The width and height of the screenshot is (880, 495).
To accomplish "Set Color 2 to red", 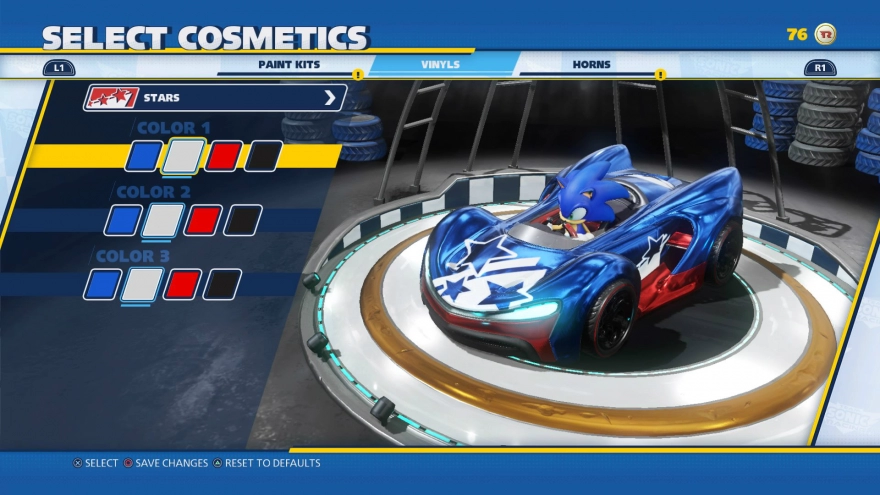I will click(x=203, y=220).
